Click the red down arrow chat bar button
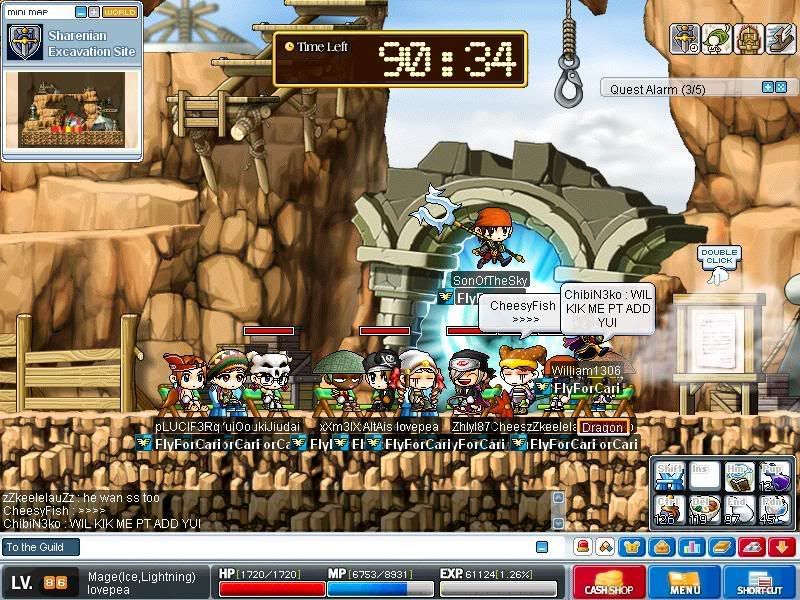800x600 pixels. (782, 547)
